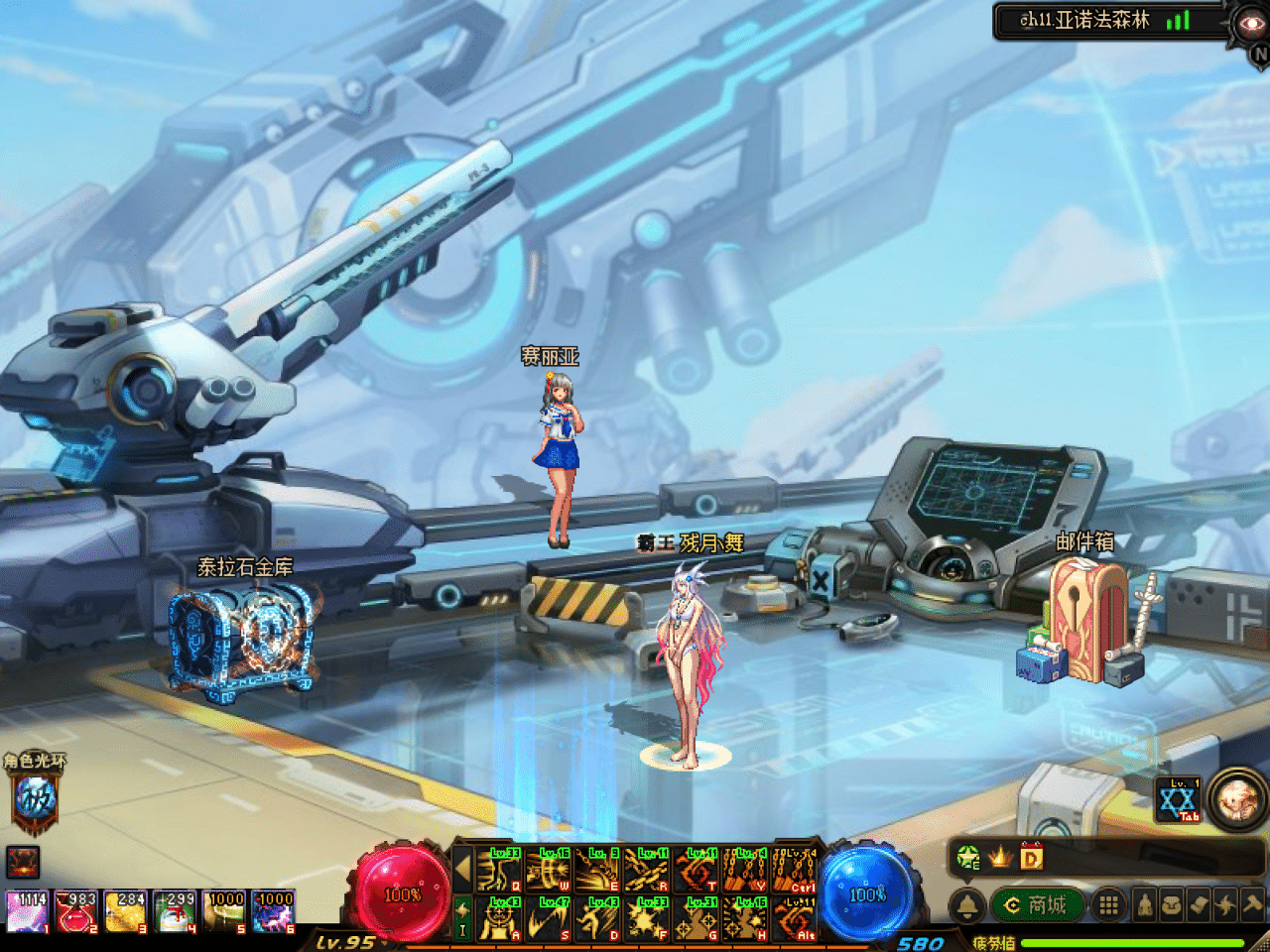Select the gold item in slot 3
The image size is (1270, 952).
[x=126, y=912]
